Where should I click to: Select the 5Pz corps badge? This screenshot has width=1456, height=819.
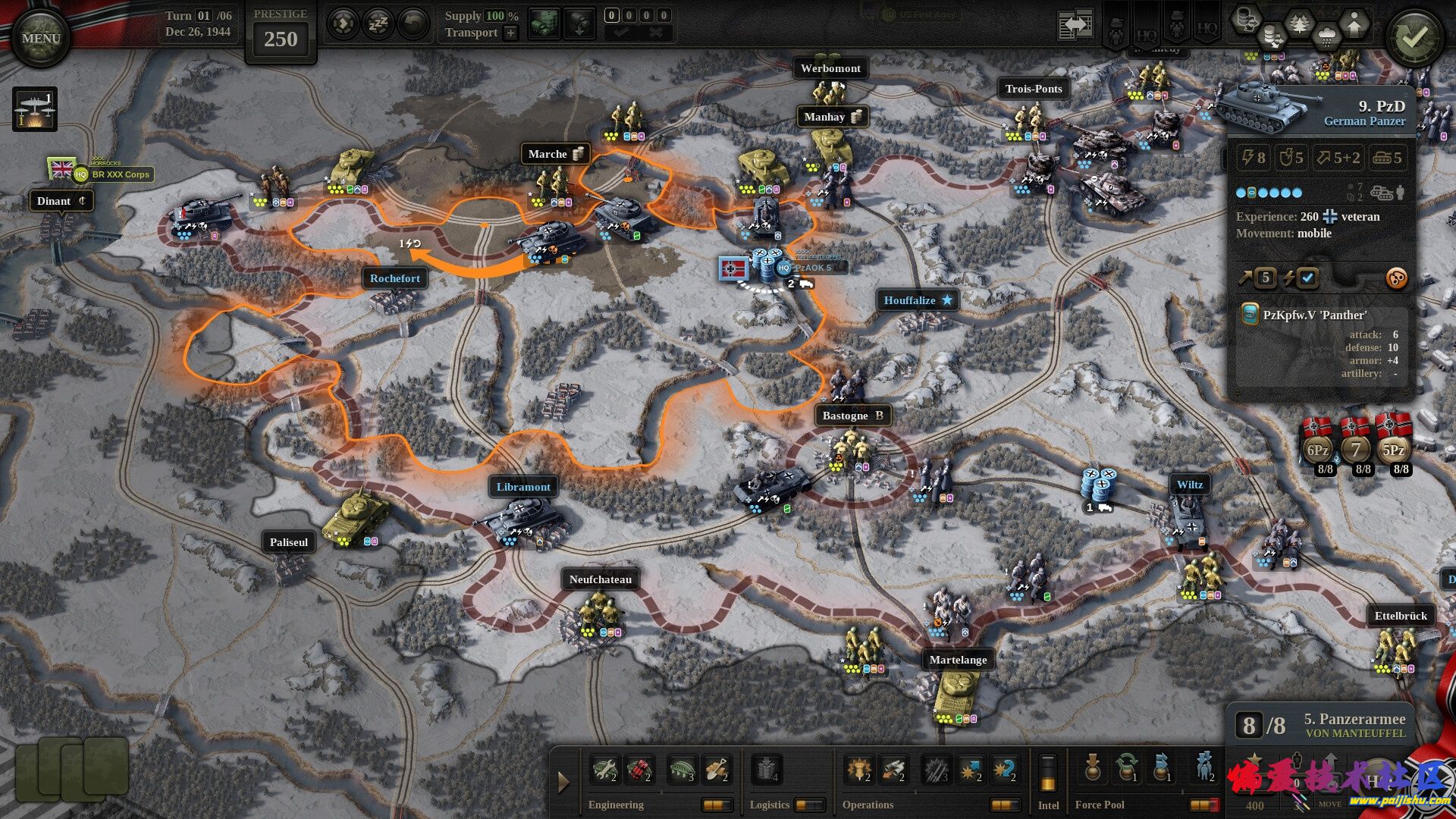pyautogui.click(x=1394, y=449)
